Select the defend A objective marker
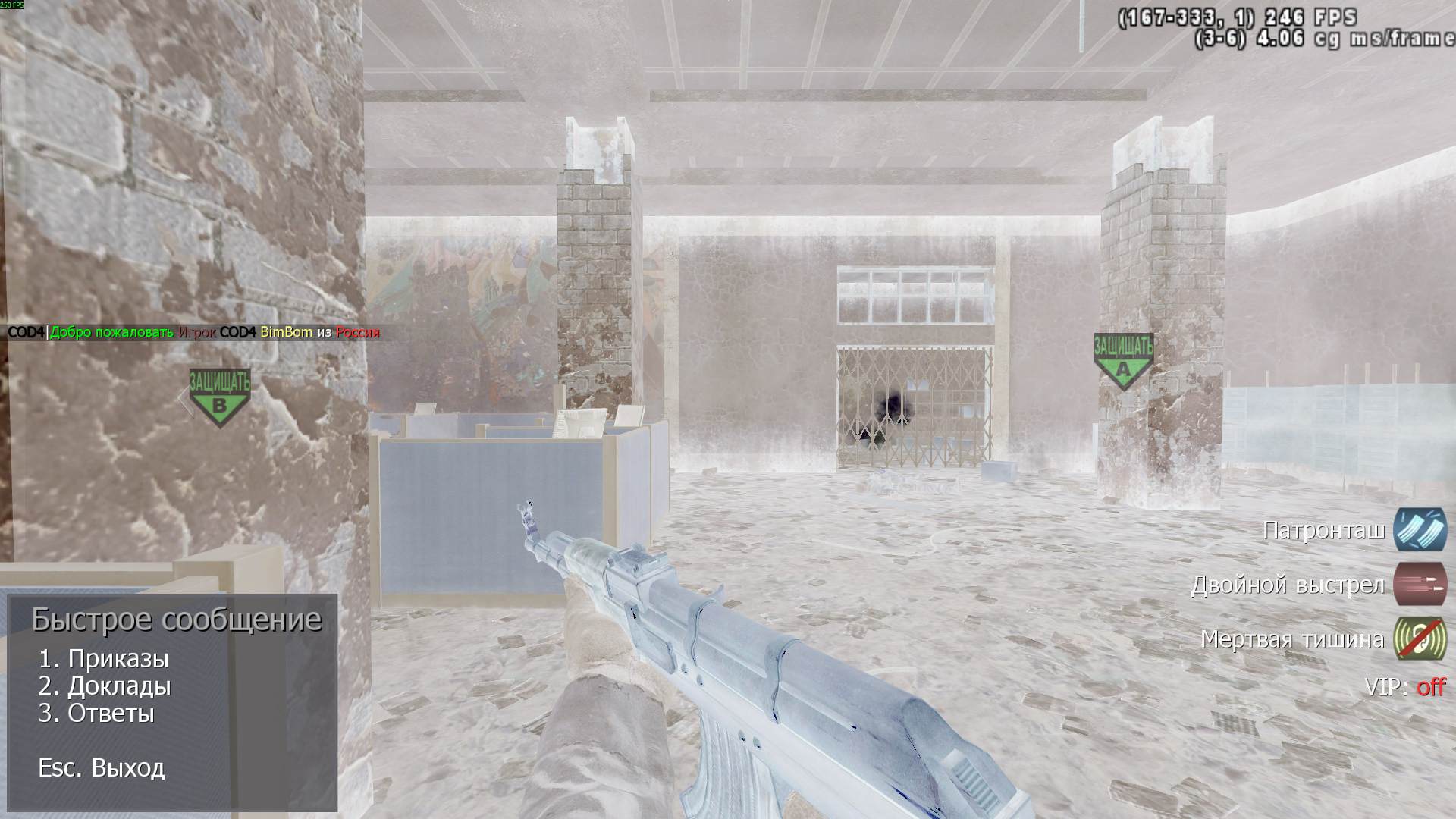 pos(1123,361)
